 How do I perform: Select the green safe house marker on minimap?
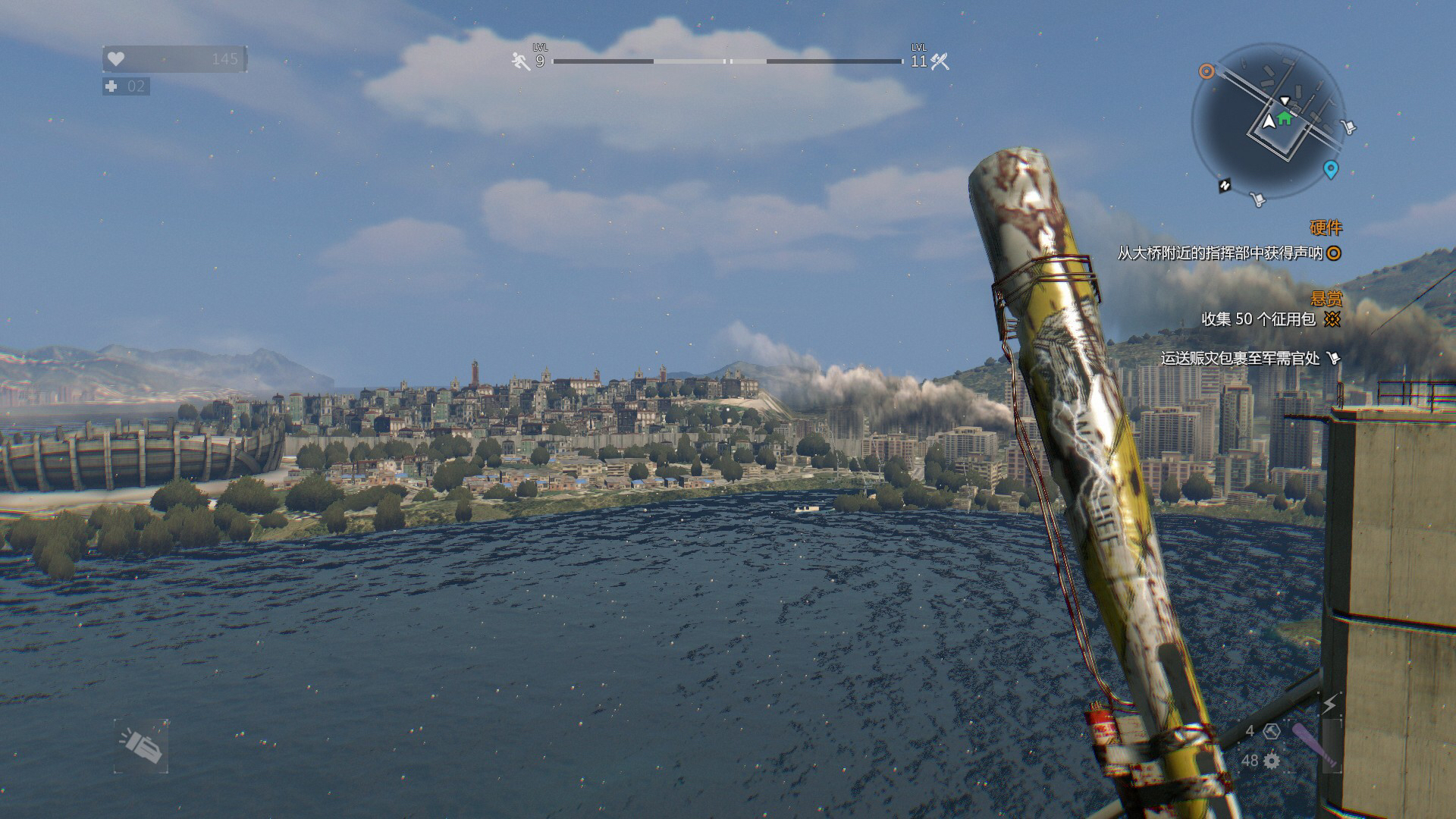click(1283, 118)
